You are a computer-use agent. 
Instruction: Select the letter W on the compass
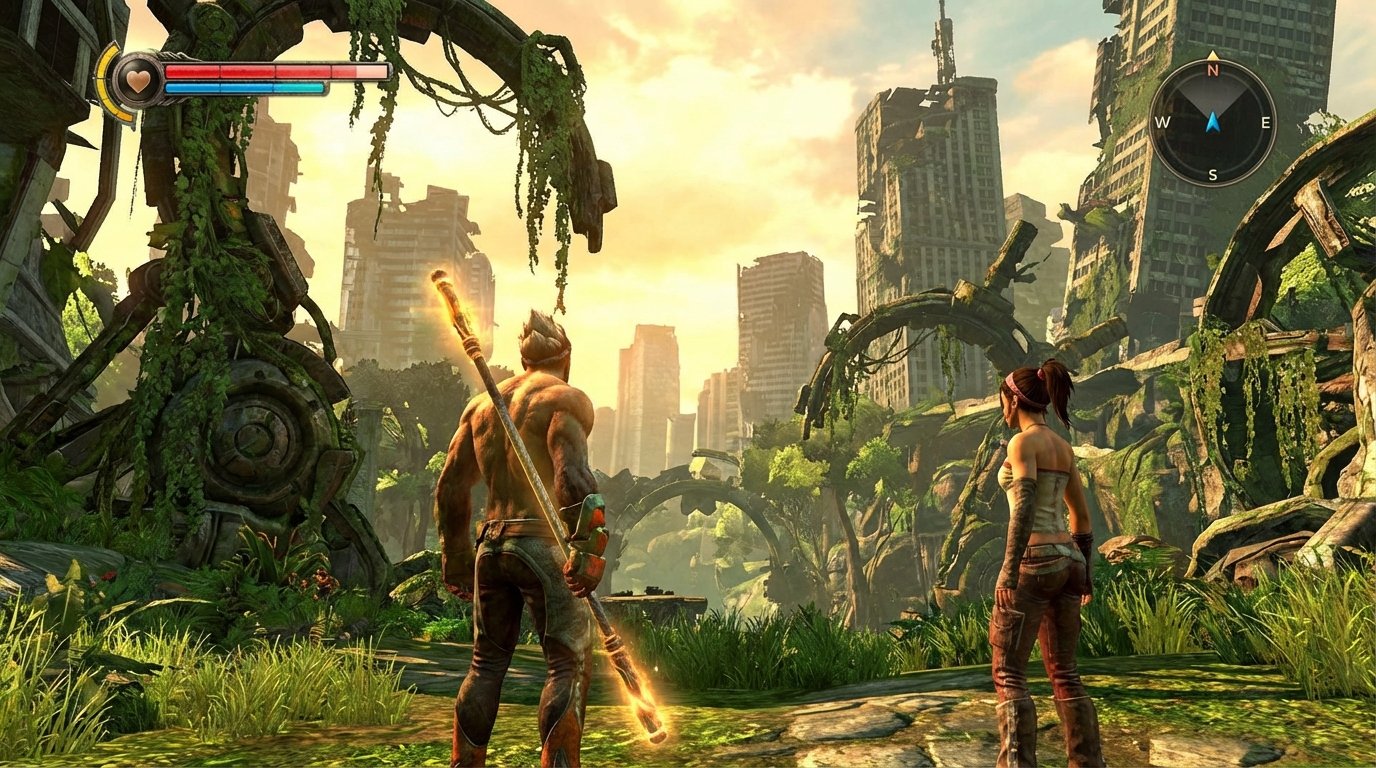[x=1162, y=124]
